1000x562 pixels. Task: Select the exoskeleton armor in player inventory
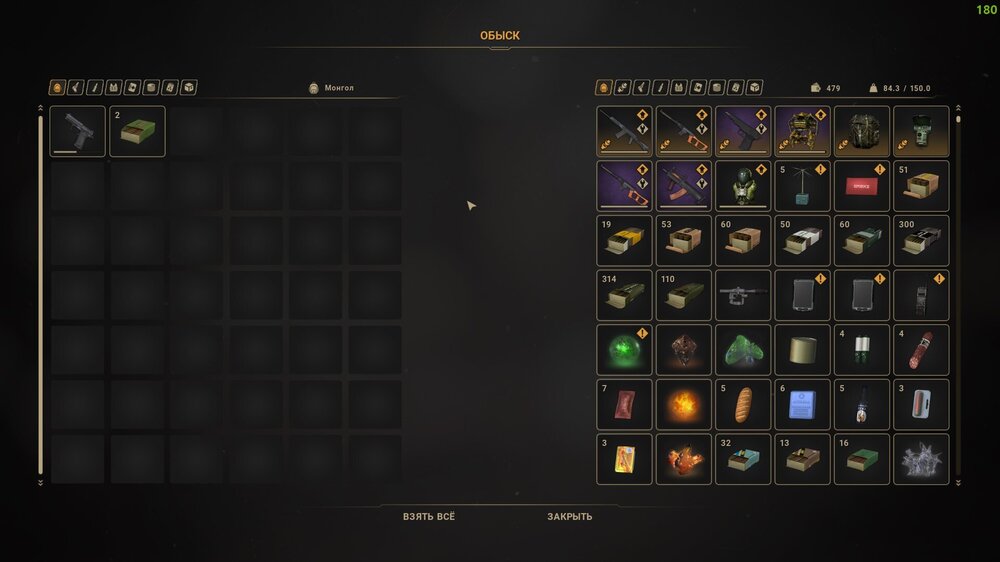point(802,132)
